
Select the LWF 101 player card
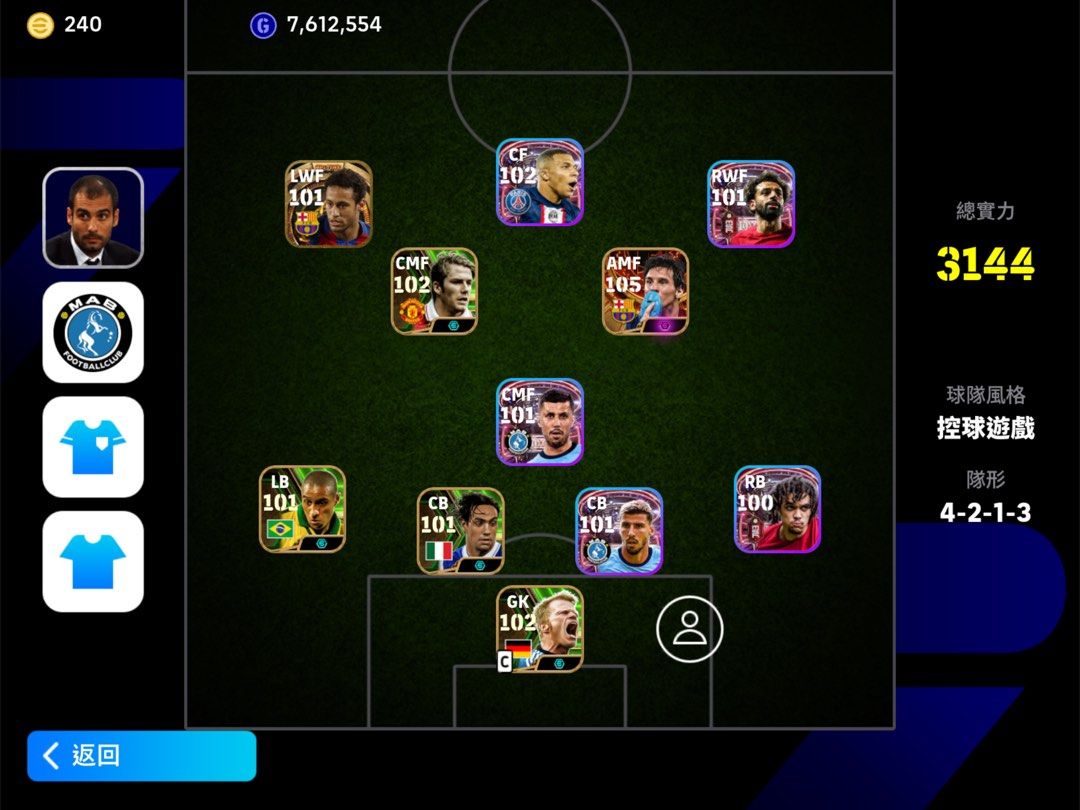point(329,204)
